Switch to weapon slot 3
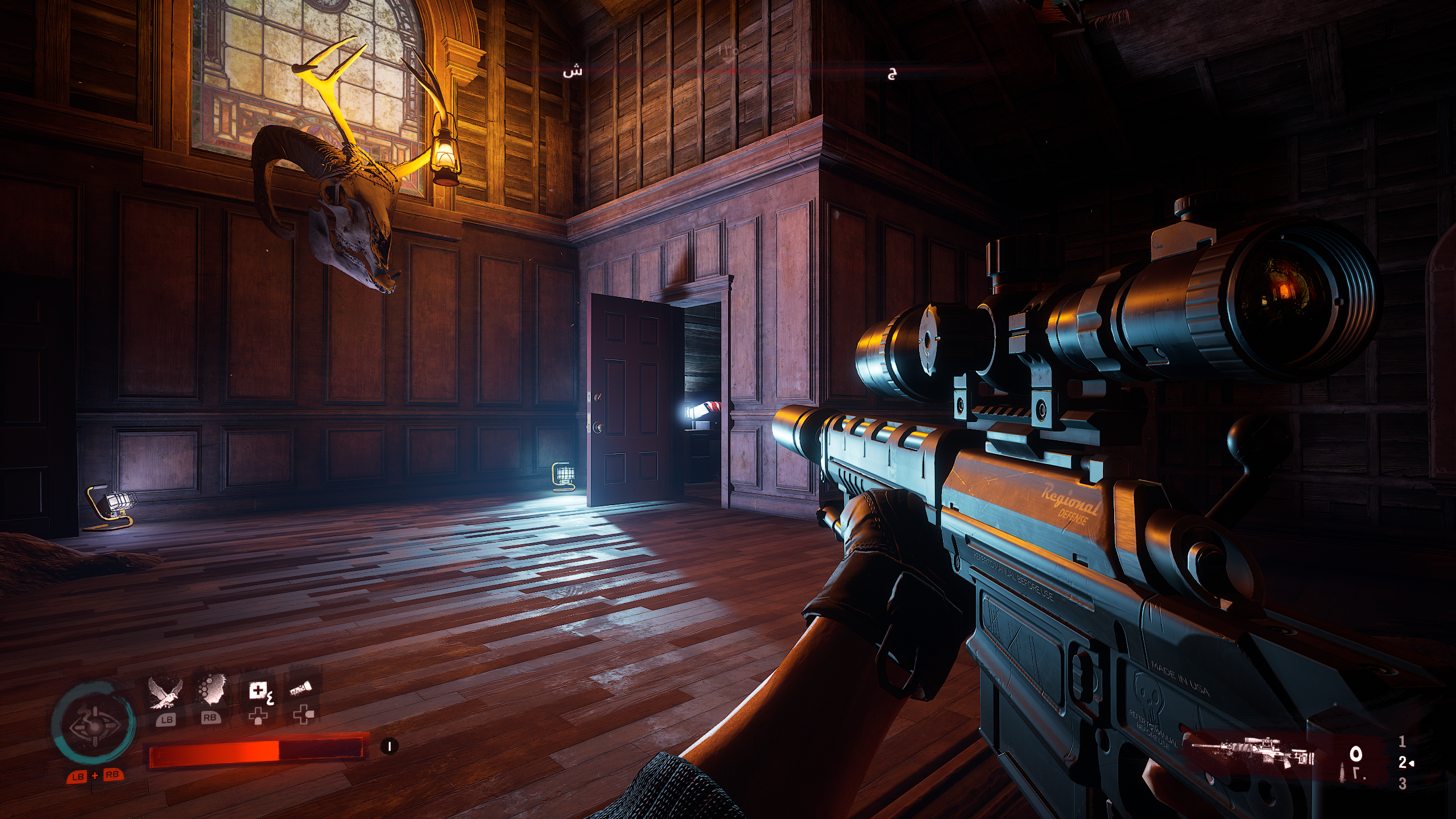This screenshot has height=819, width=1456. coord(1402,784)
